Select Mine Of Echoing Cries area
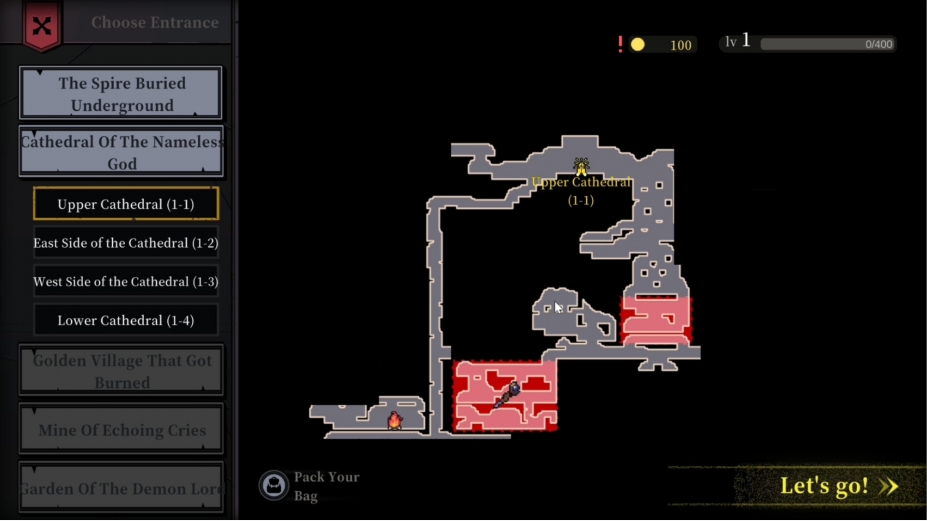Viewport: 927px width, 521px height. (121, 430)
